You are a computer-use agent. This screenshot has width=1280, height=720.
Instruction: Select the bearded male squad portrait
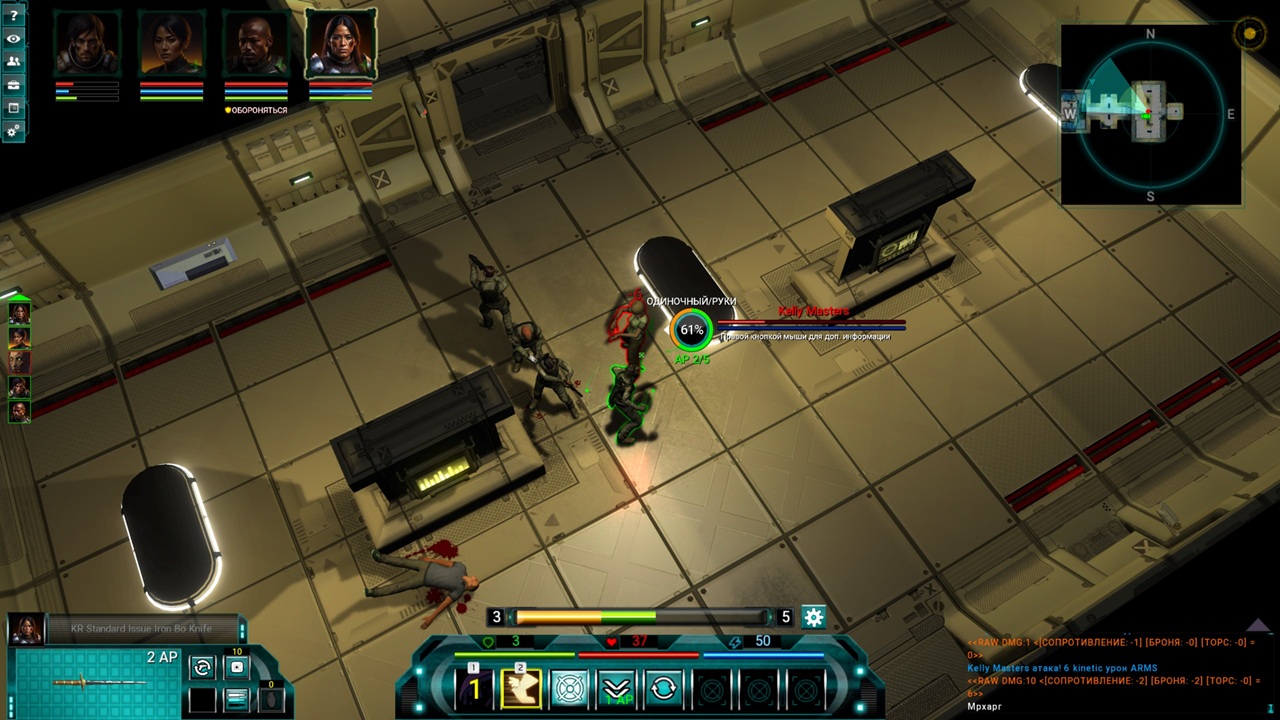tap(87, 44)
